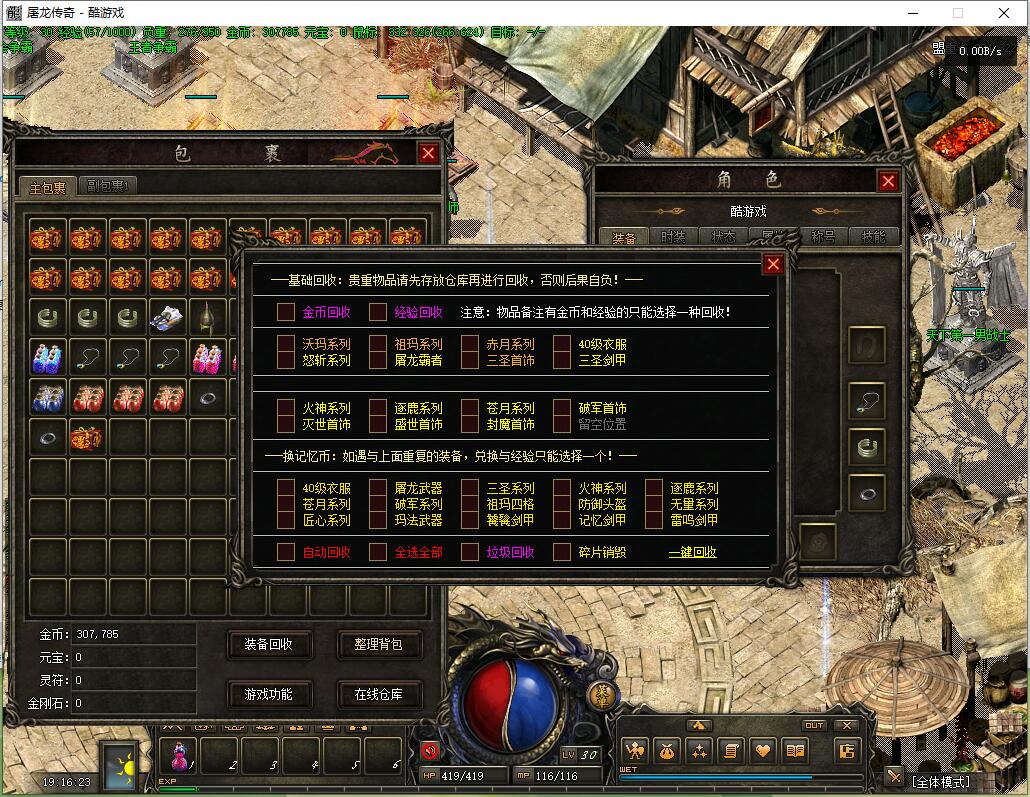The height and width of the screenshot is (797, 1030).
Task: Select the 技能 tab in character panel
Action: click(x=873, y=237)
